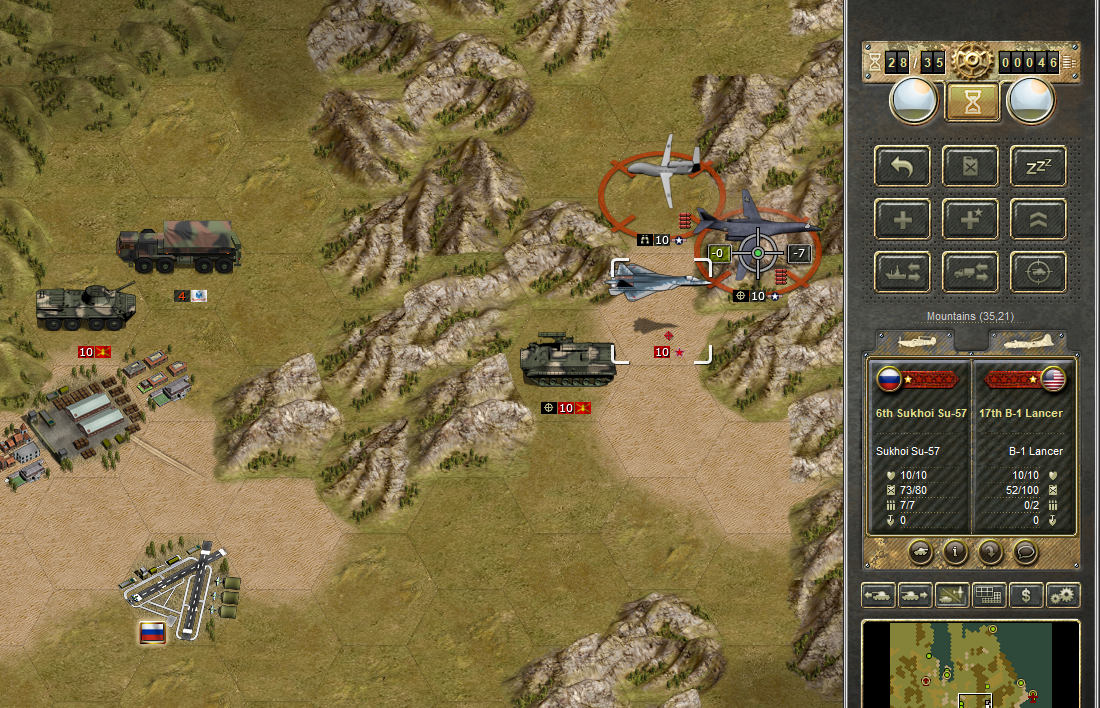This screenshot has height=708, width=1100.
Task: Open settings with the gears button
Action: click(x=1062, y=595)
